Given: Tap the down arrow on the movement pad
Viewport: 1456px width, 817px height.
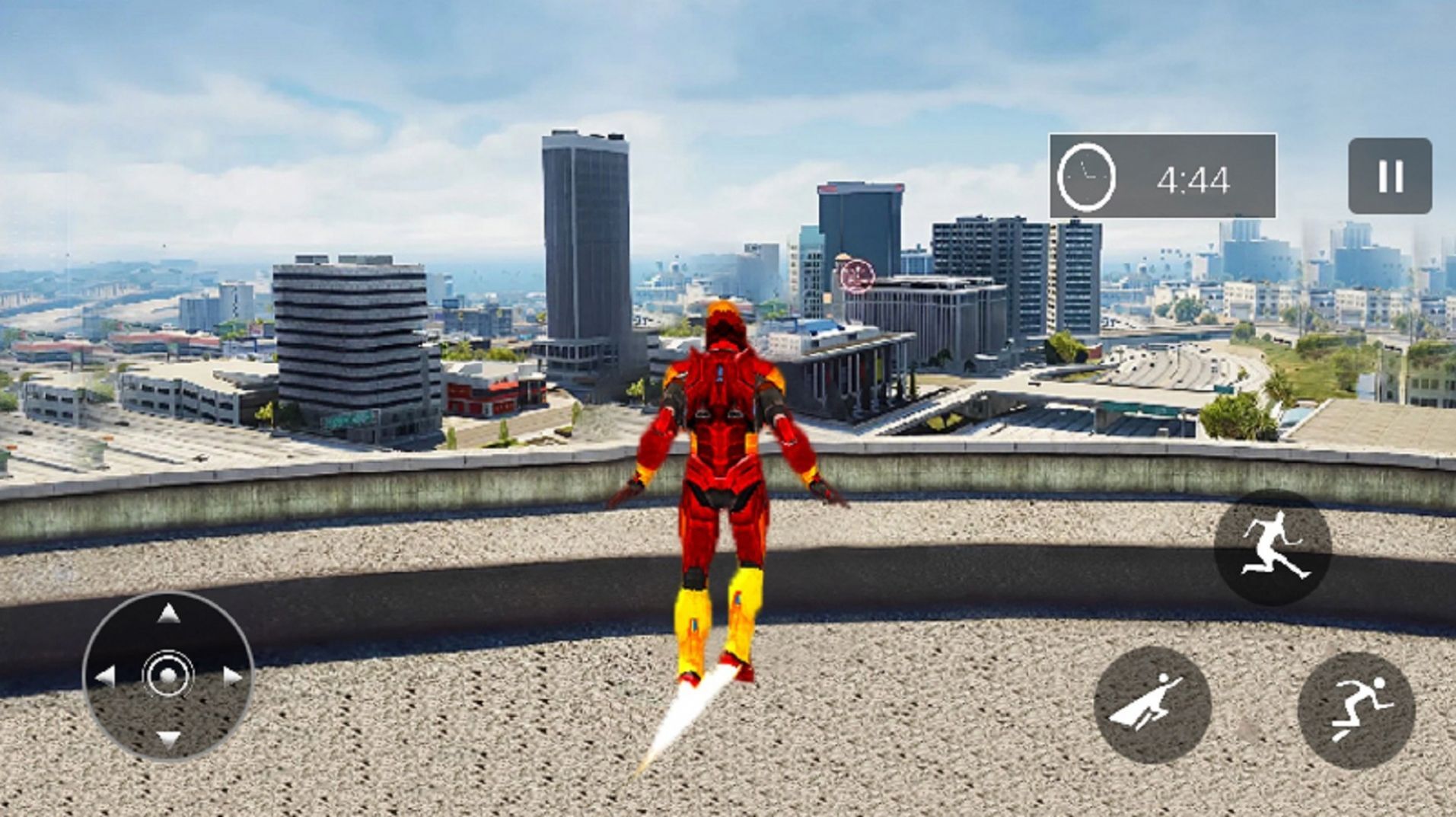Looking at the screenshot, I should pyautogui.click(x=168, y=738).
